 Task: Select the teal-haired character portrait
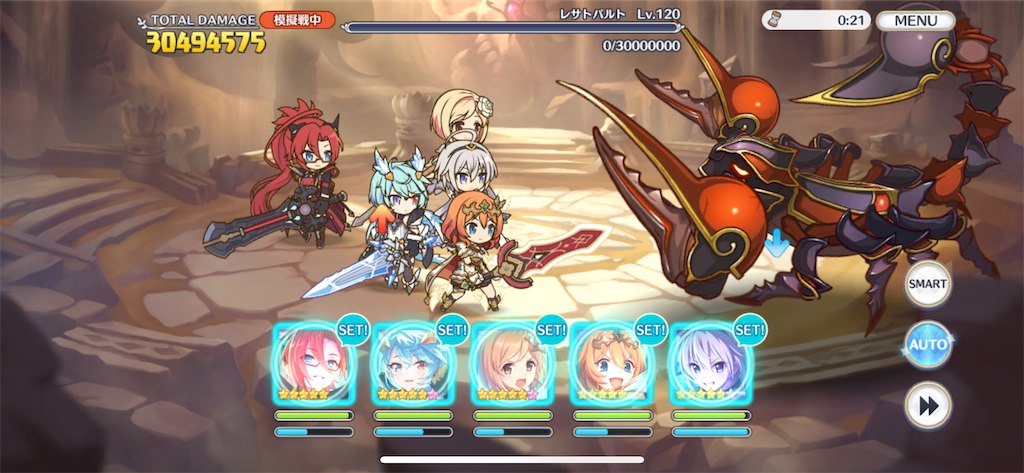(412, 363)
